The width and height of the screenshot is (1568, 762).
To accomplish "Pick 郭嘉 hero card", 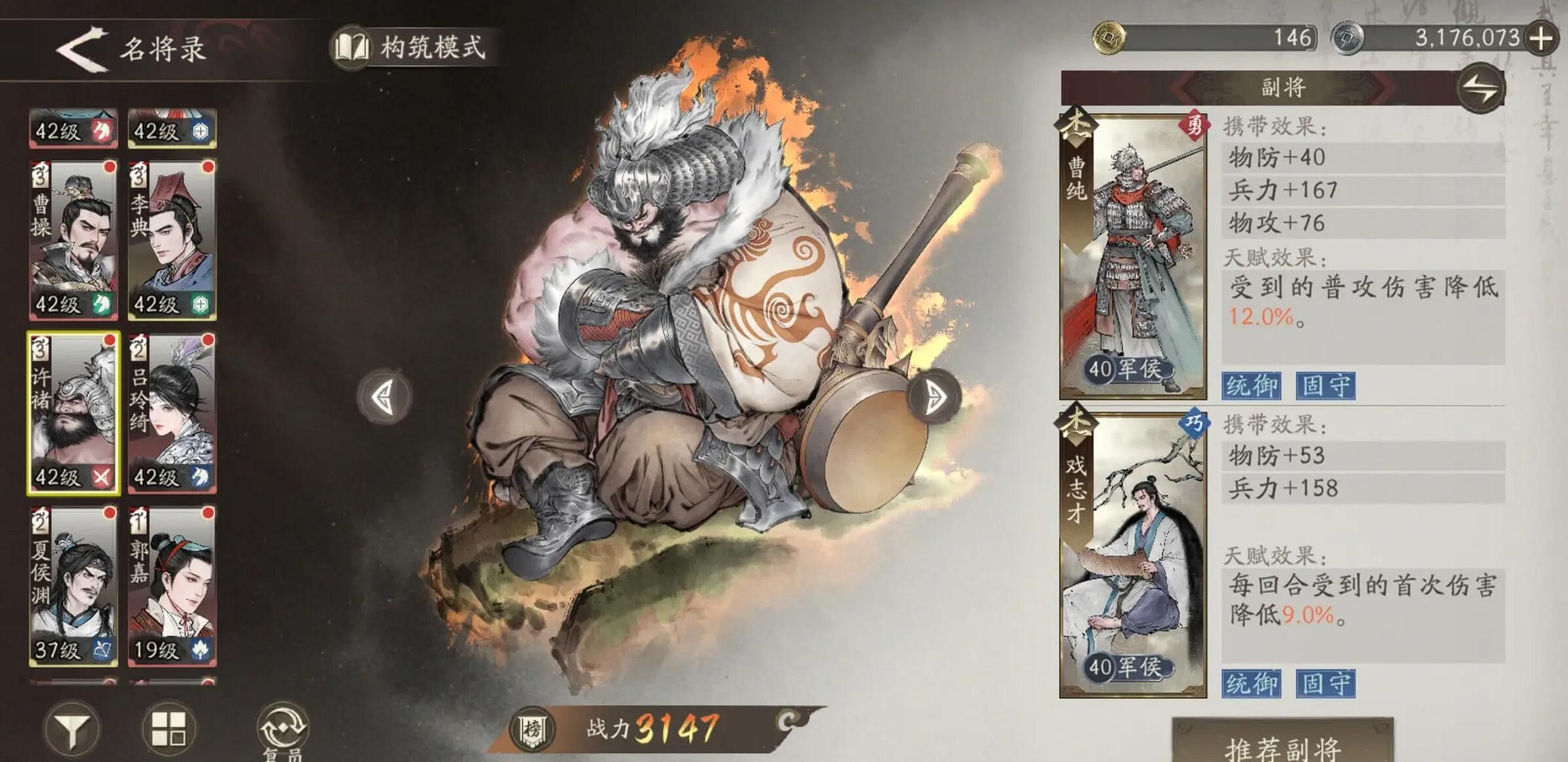I will (x=172, y=586).
